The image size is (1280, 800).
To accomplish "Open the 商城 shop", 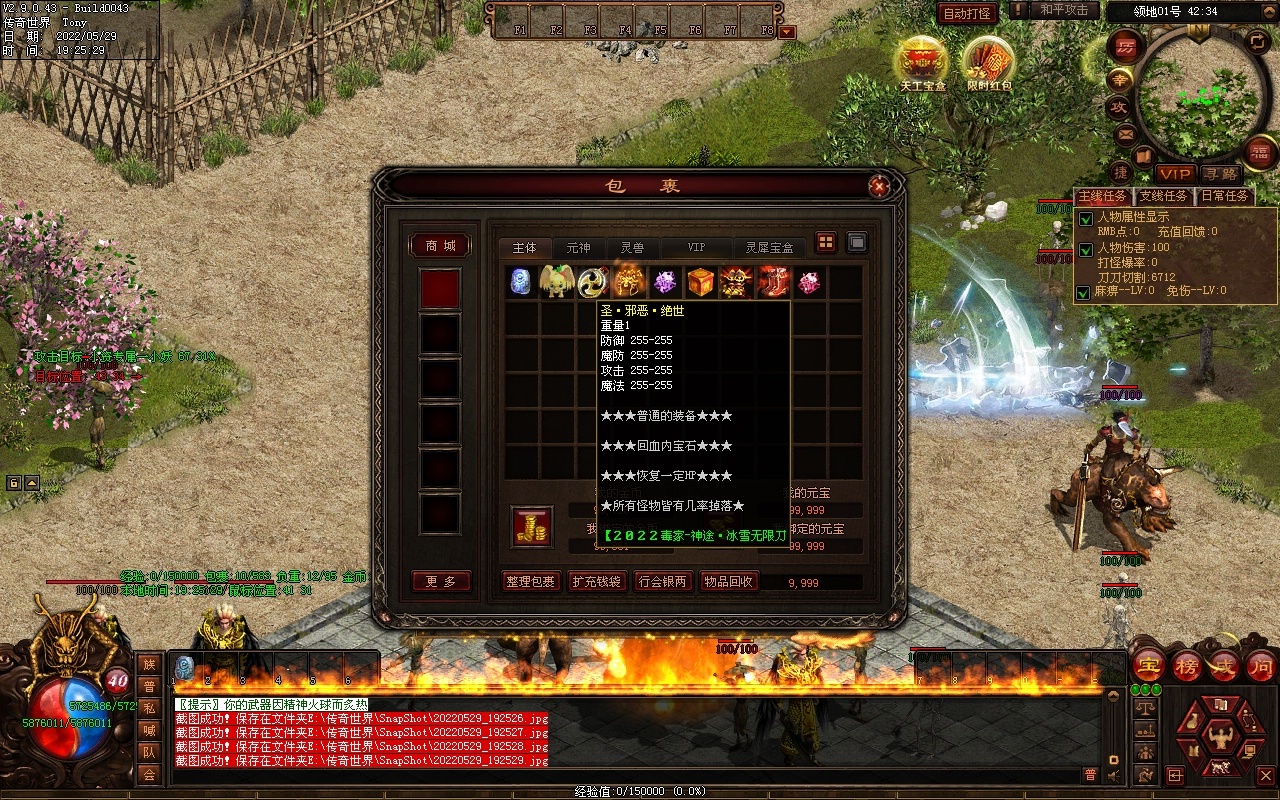I will pos(441,245).
